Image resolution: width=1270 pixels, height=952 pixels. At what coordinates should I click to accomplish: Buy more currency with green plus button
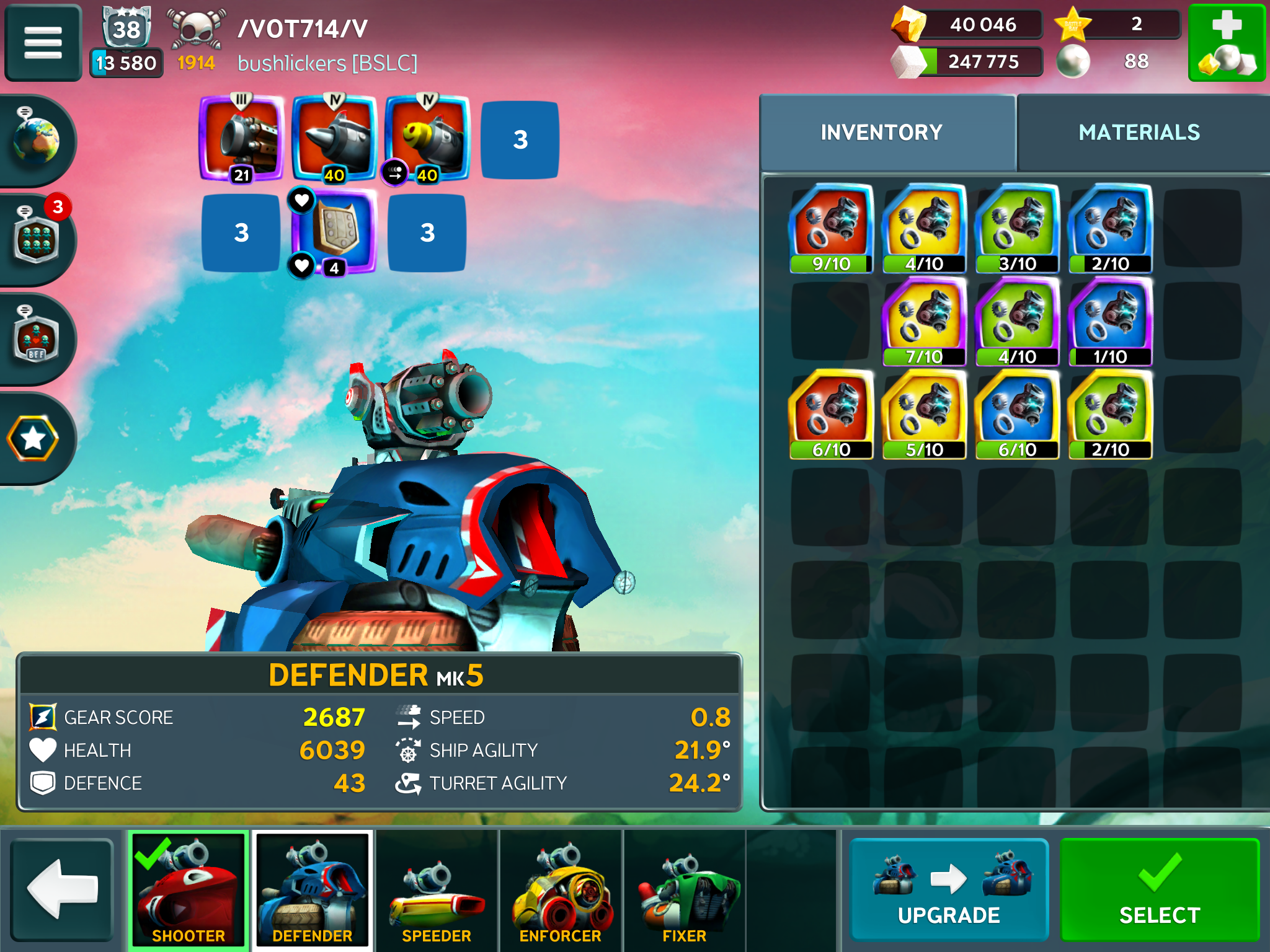coord(1226,42)
